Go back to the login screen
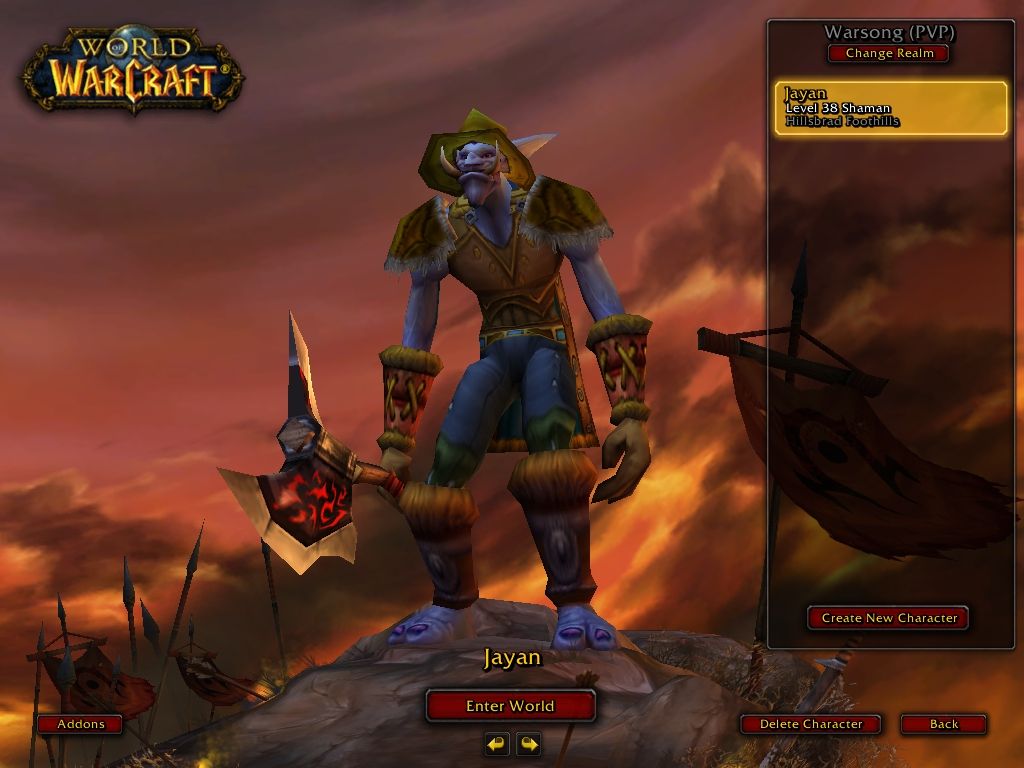Image resolution: width=1024 pixels, height=768 pixels. click(943, 724)
